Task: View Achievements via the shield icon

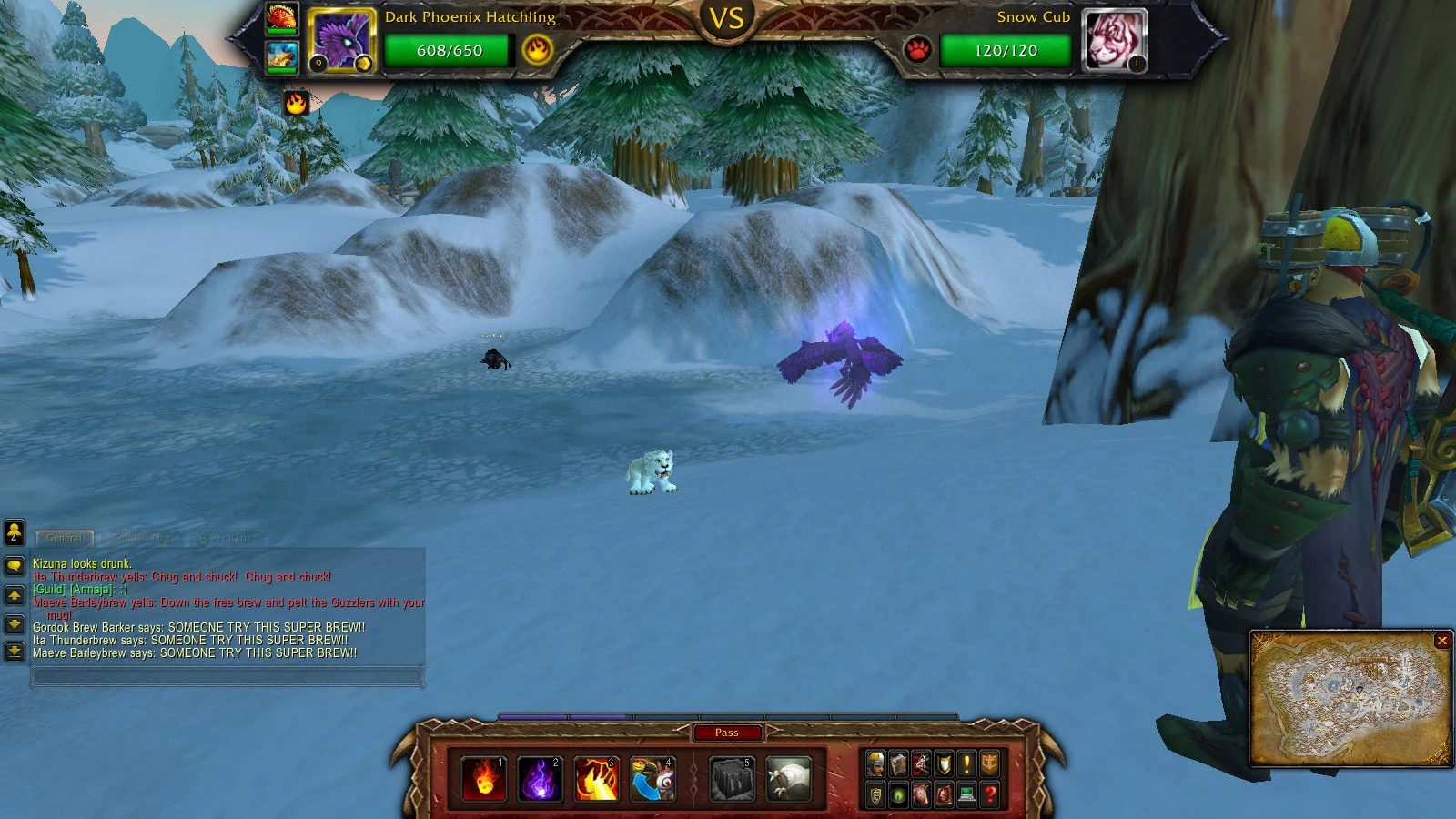Action: tap(944, 763)
